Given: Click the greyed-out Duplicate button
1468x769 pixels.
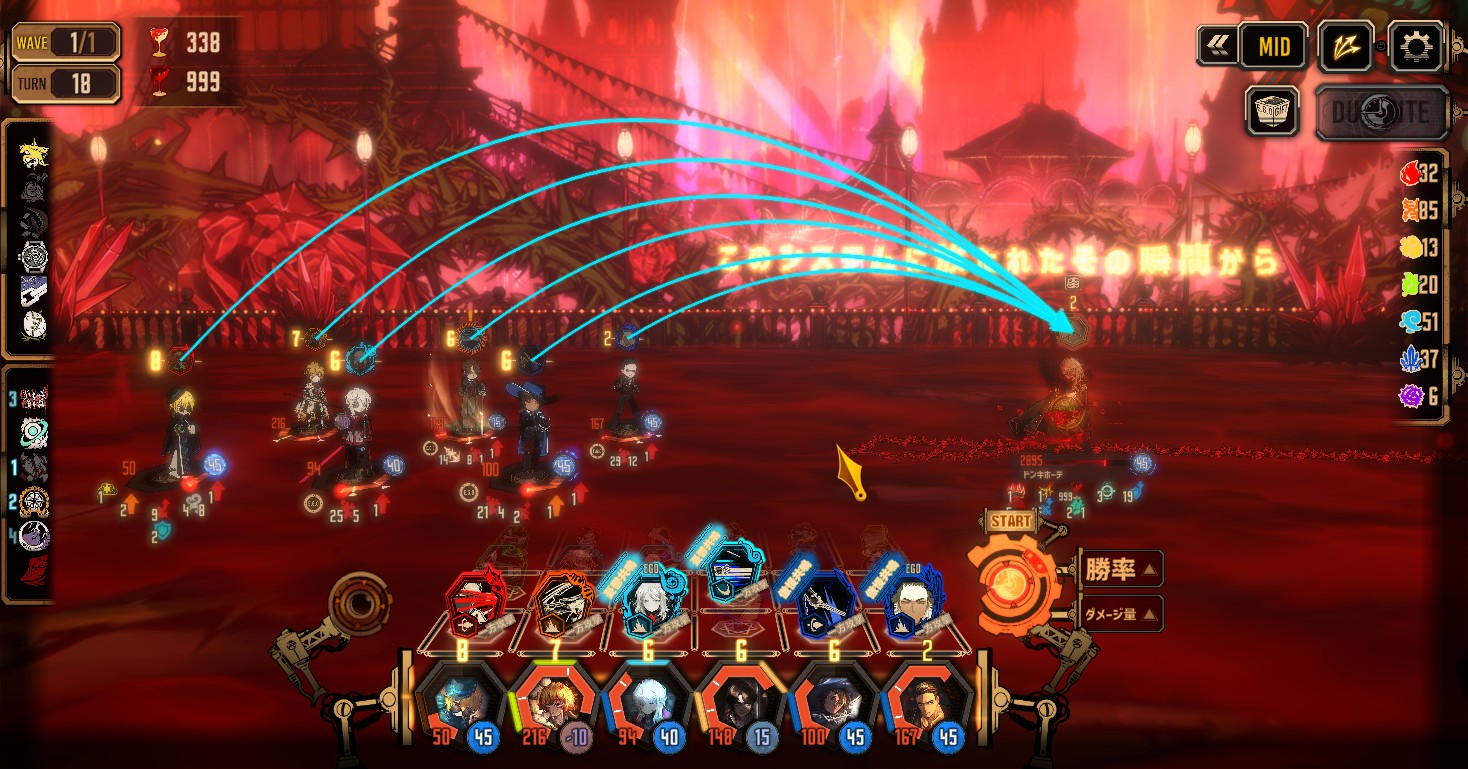Looking at the screenshot, I should coord(1381,112).
